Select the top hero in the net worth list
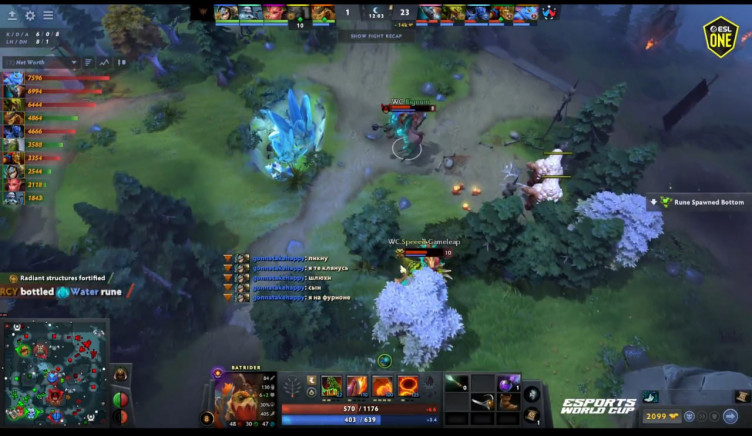The image size is (752, 436). pyautogui.click(x=14, y=78)
